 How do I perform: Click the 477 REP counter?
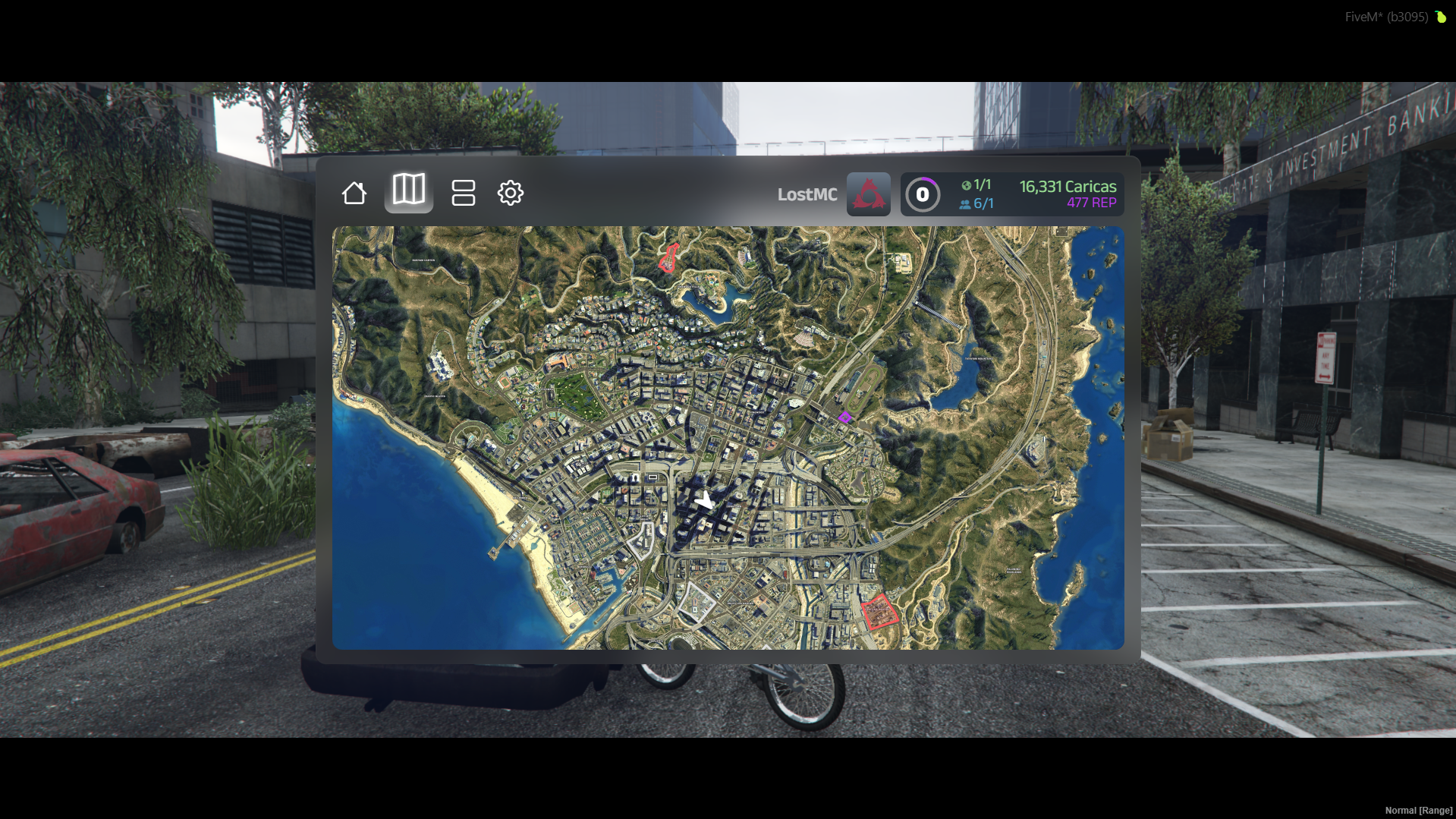click(1090, 203)
